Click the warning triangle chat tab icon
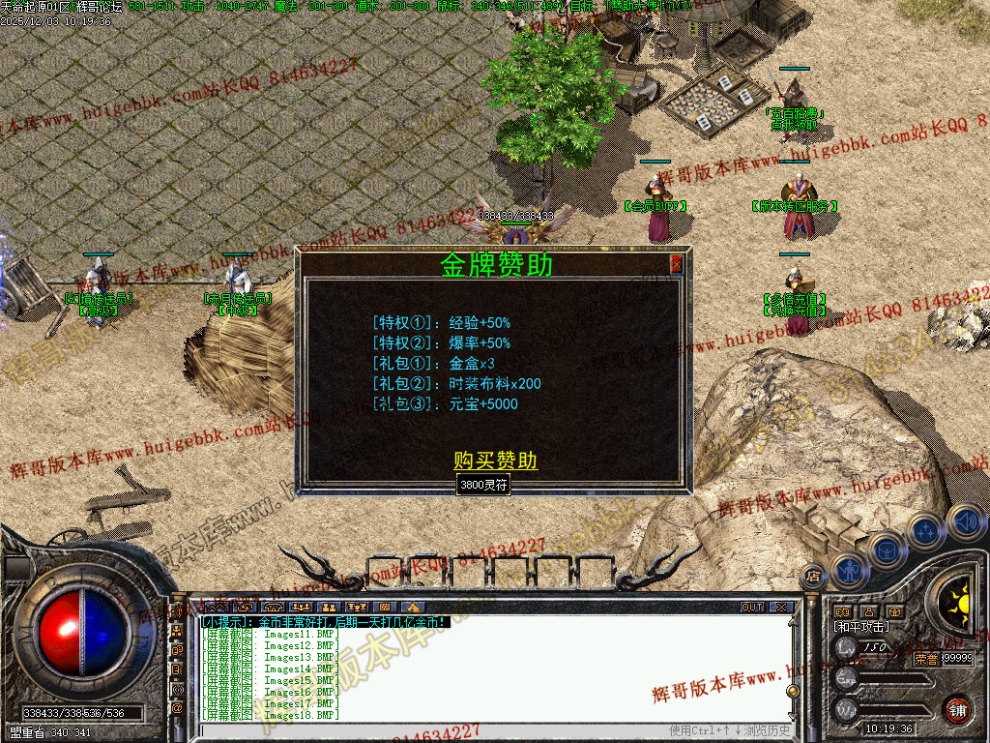 tap(412, 607)
